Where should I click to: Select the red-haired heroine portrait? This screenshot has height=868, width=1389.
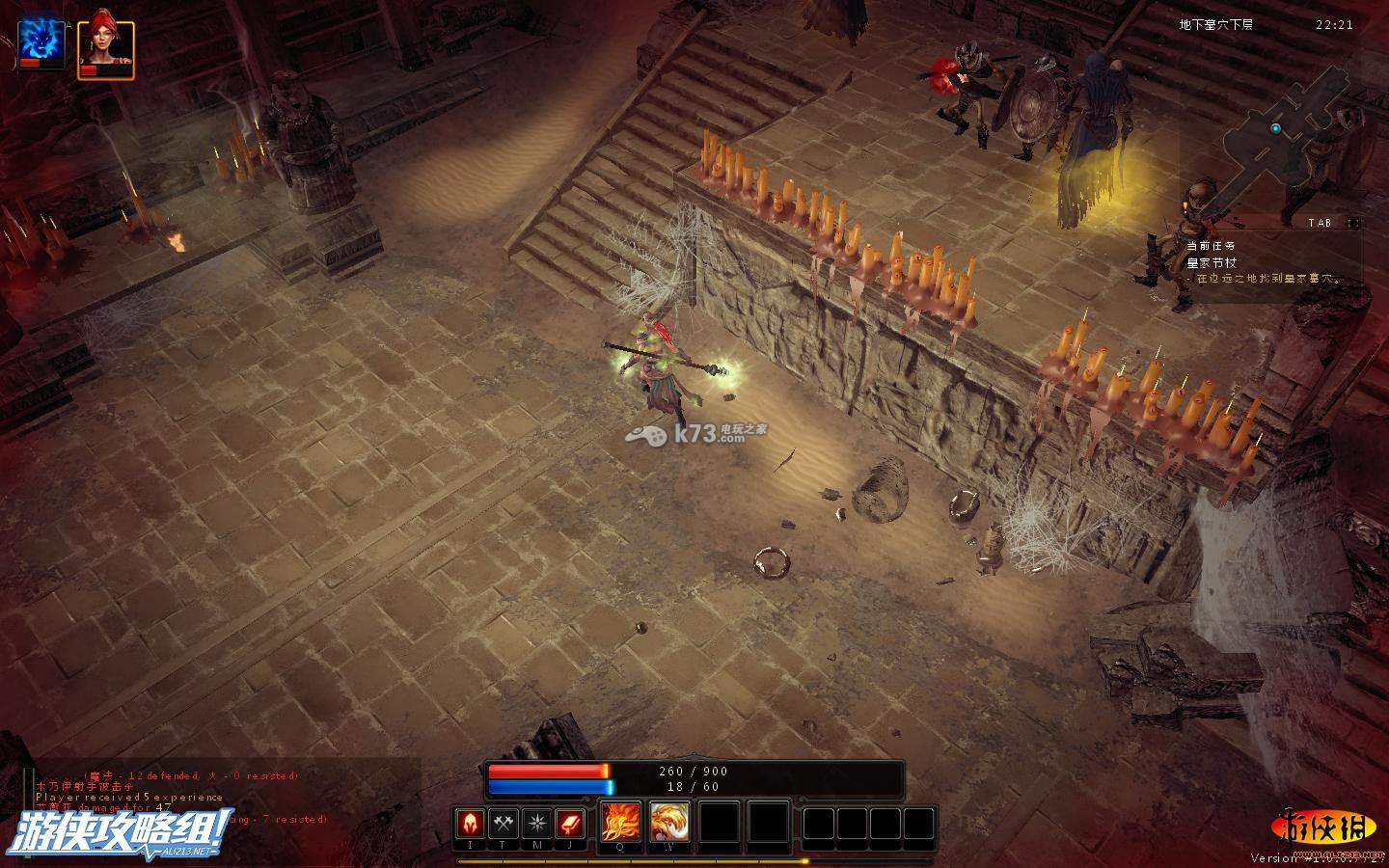105,46
